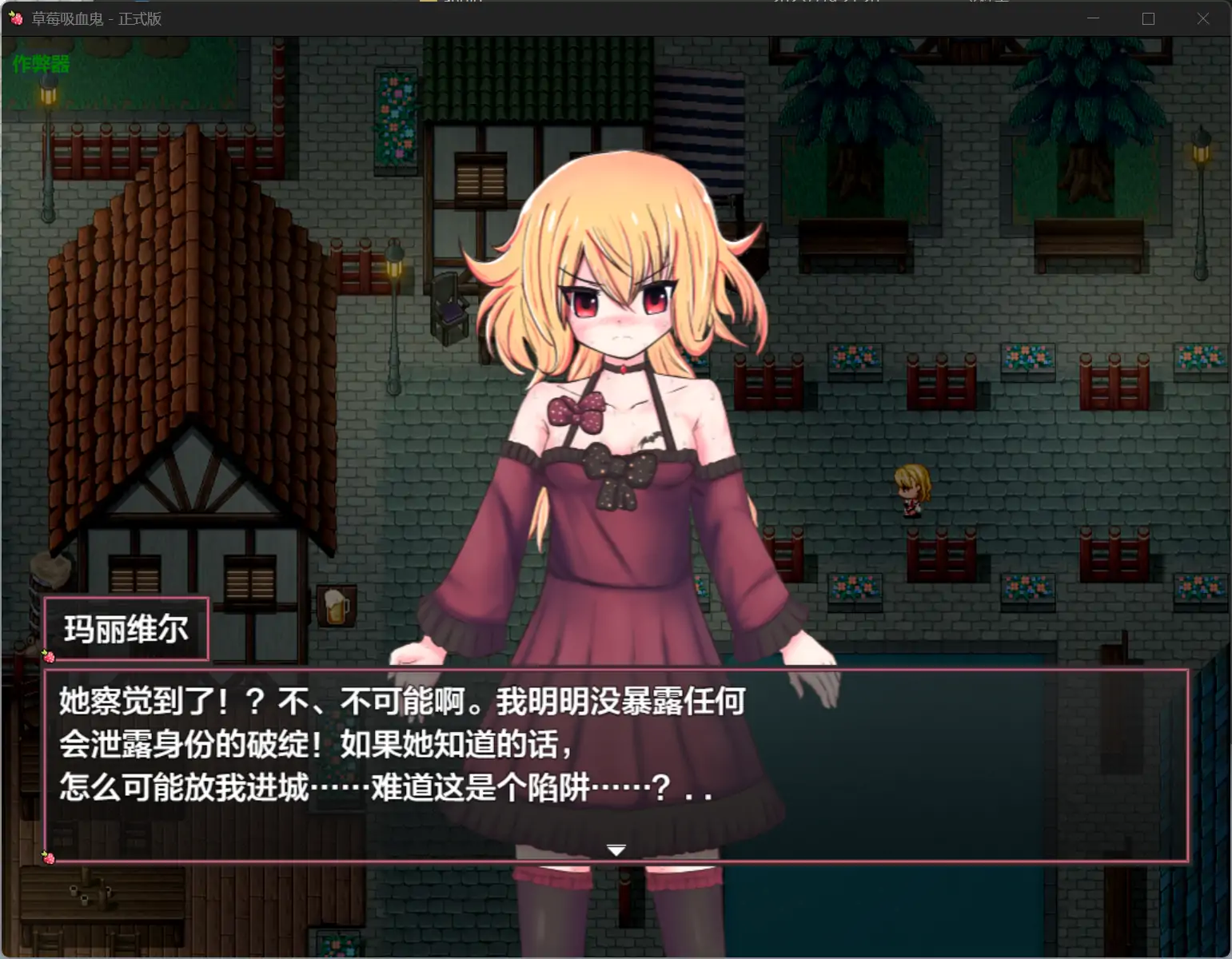Click the dialogue text to continue
1232x959 pixels.
(x=400, y=743)
